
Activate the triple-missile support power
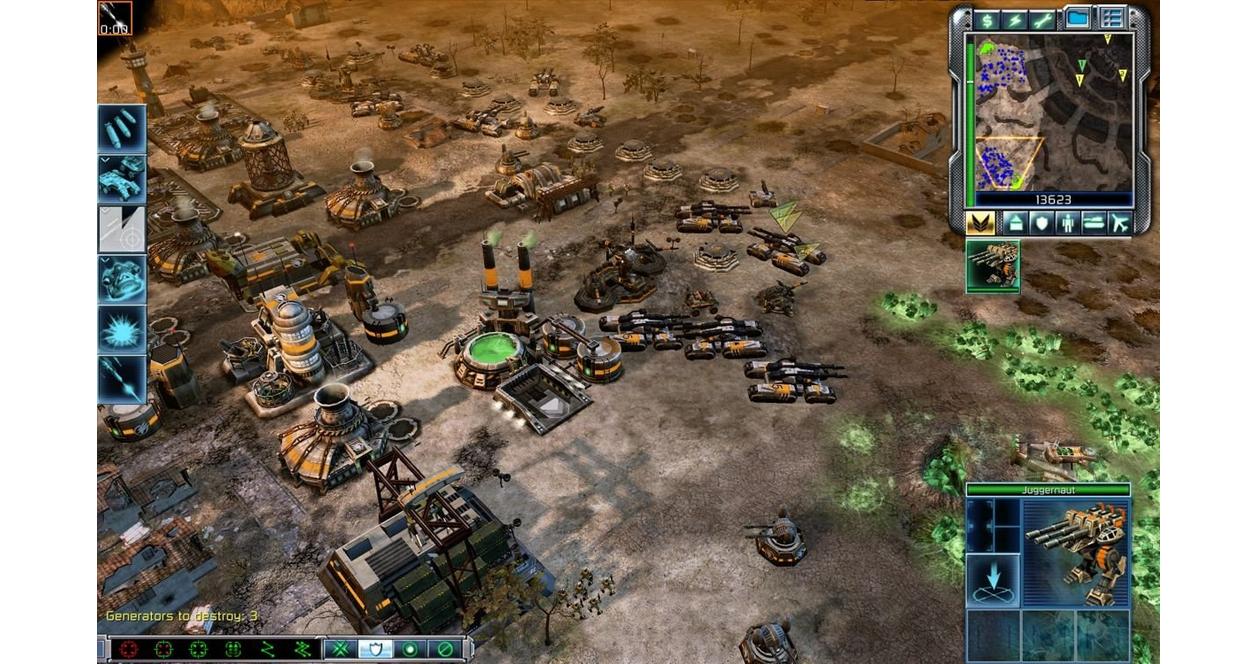tap(122, 129)
